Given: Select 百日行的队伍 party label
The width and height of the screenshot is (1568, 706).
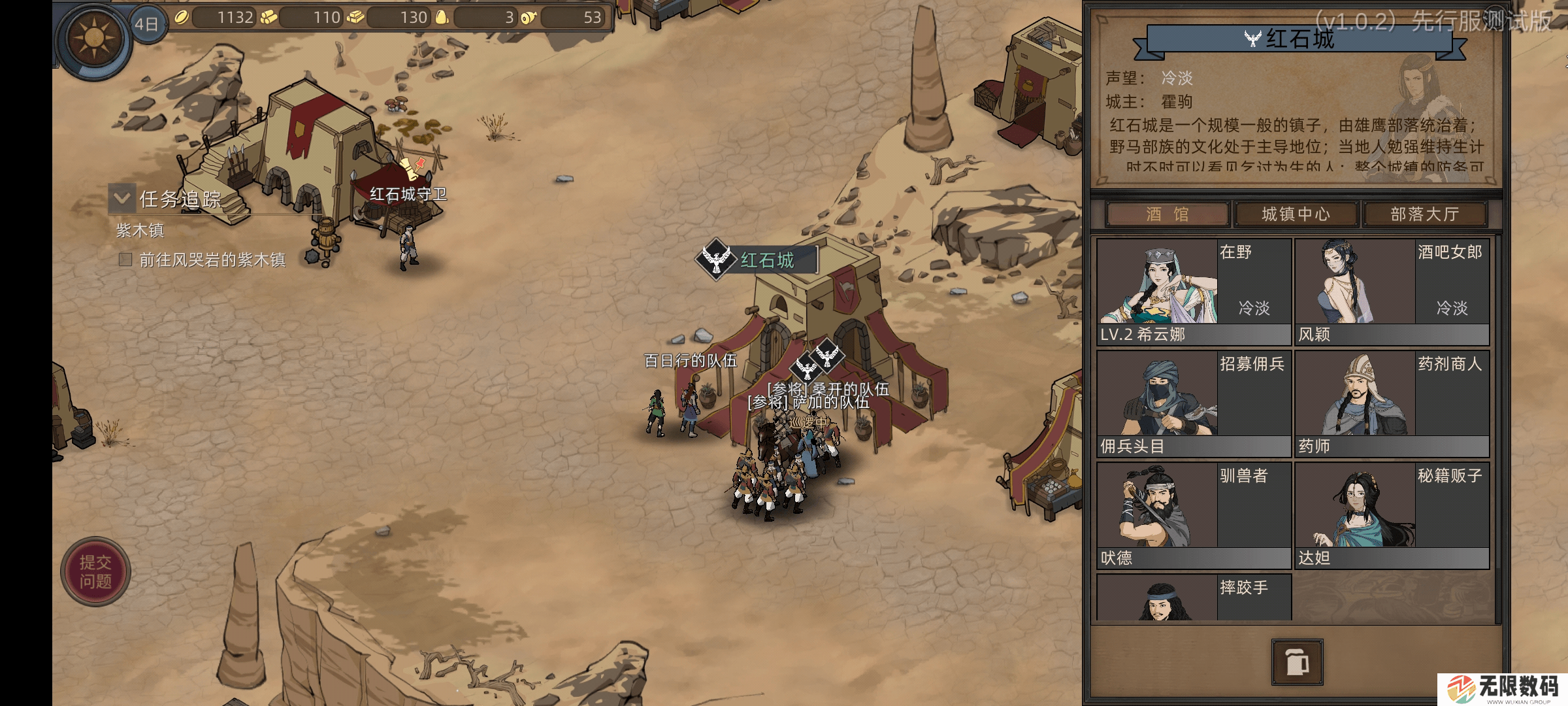Looking at the screenshot, I should (x=690, y=361).
